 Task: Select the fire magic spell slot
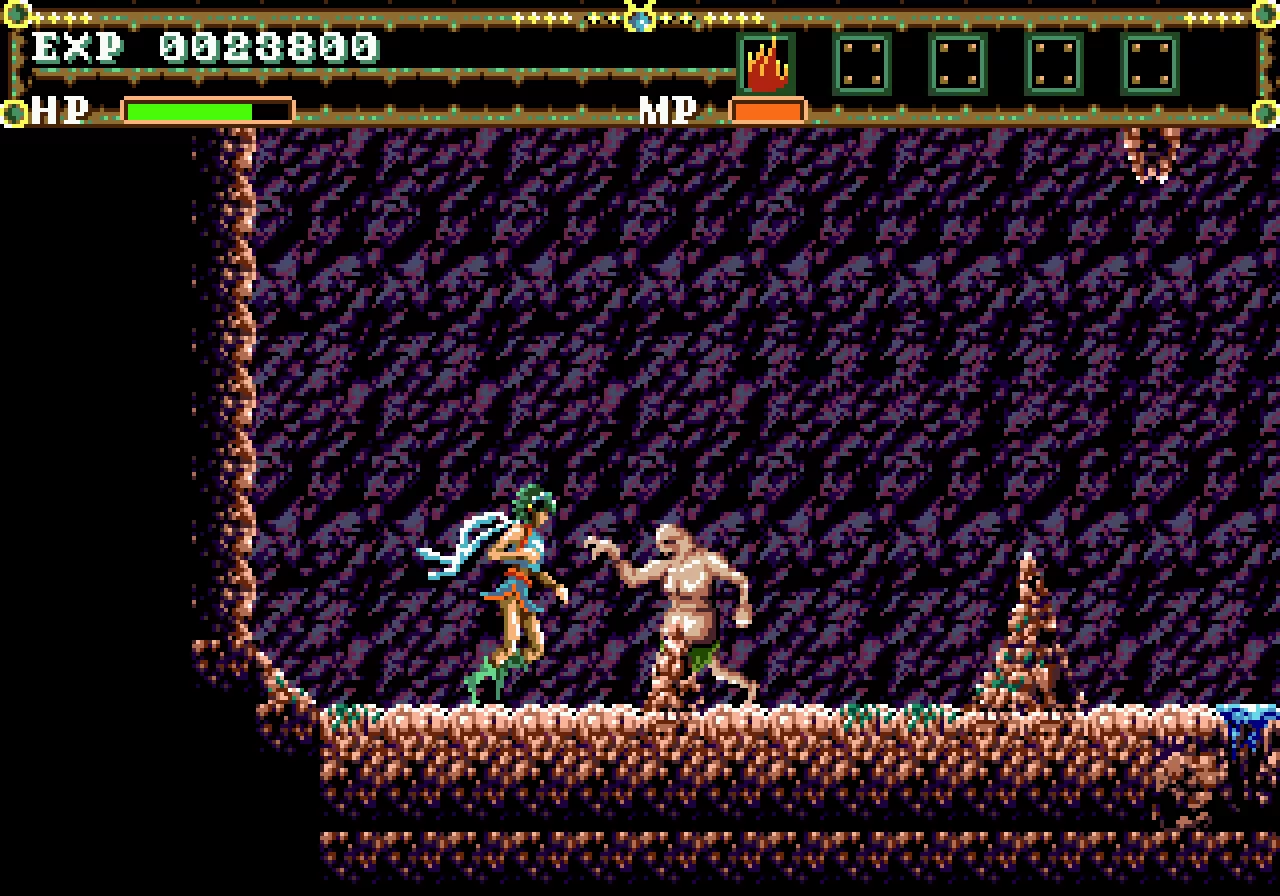pyautogui.click(x=767, y=64)
